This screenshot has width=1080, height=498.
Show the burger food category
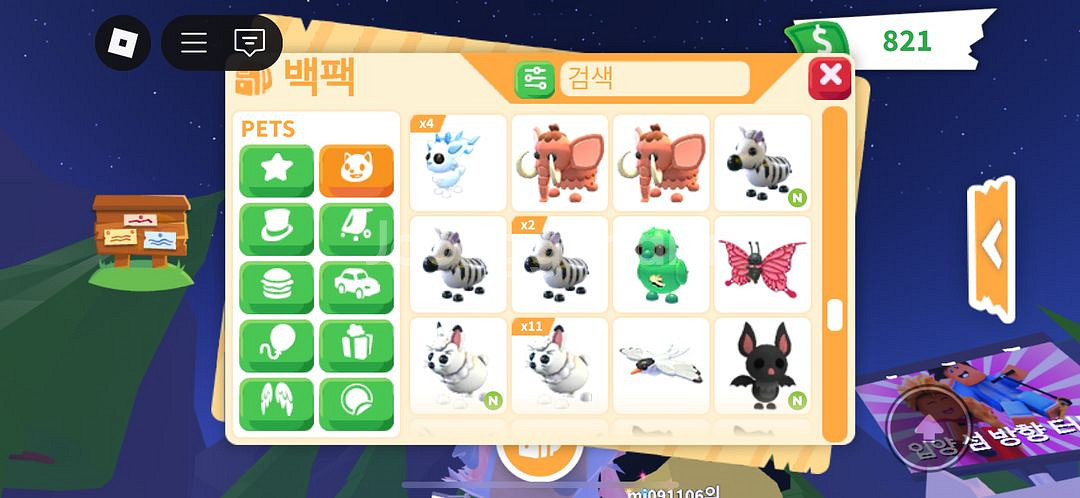point(276,288)
